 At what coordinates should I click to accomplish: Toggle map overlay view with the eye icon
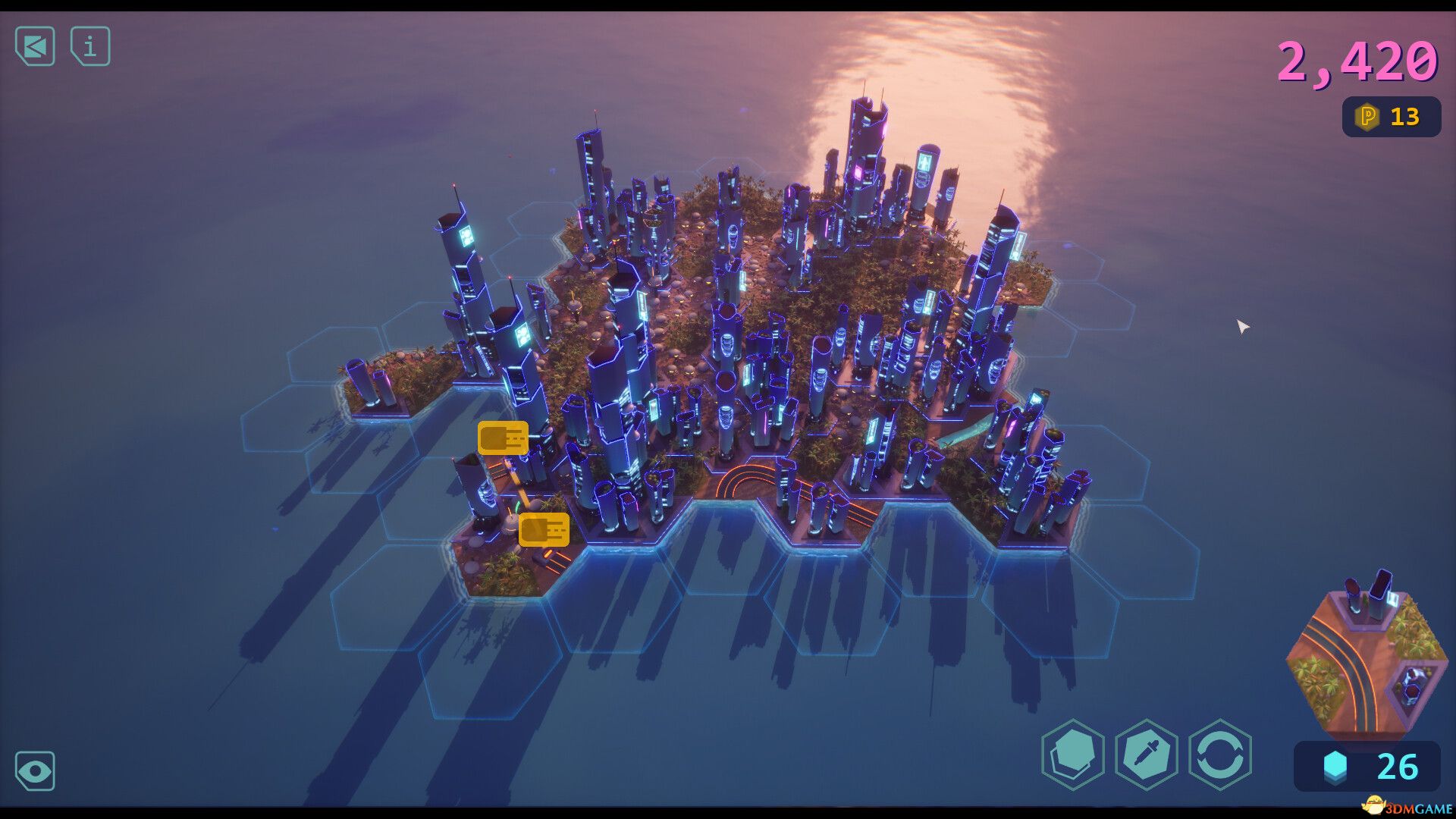(x=34, y=771)
